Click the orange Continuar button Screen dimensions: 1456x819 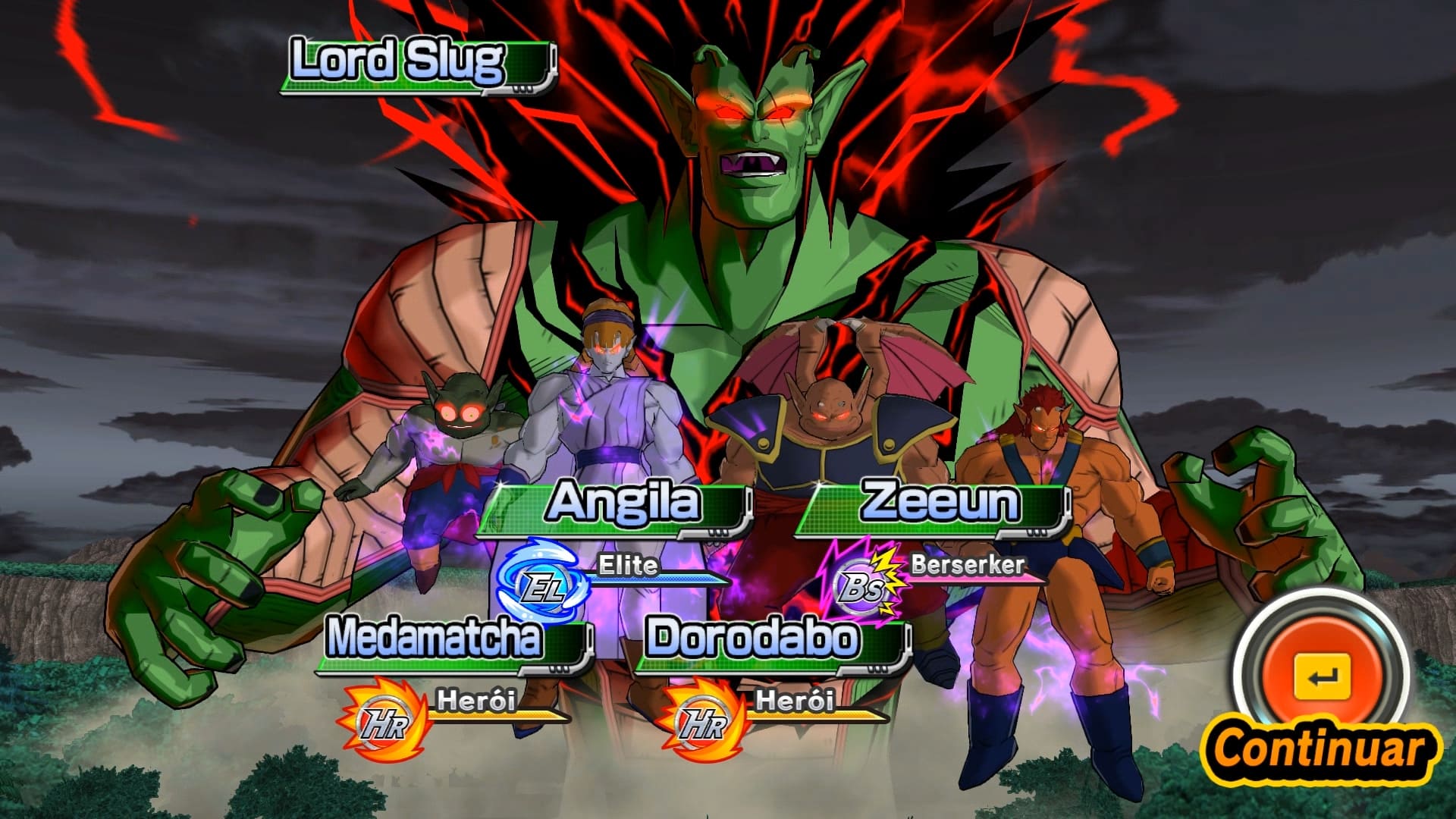[1321, 676]
